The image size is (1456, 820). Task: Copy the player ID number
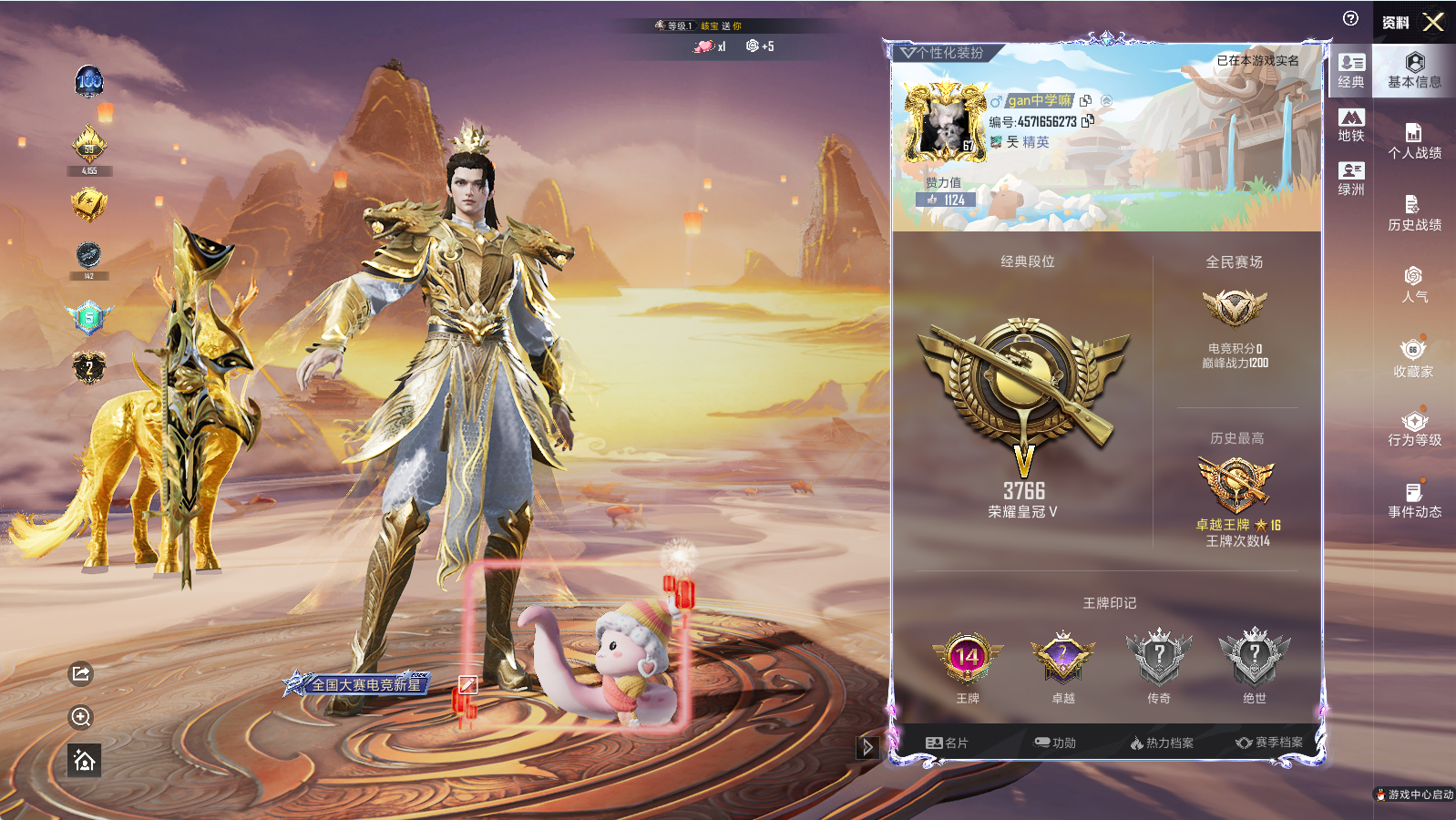[1088, 120]
